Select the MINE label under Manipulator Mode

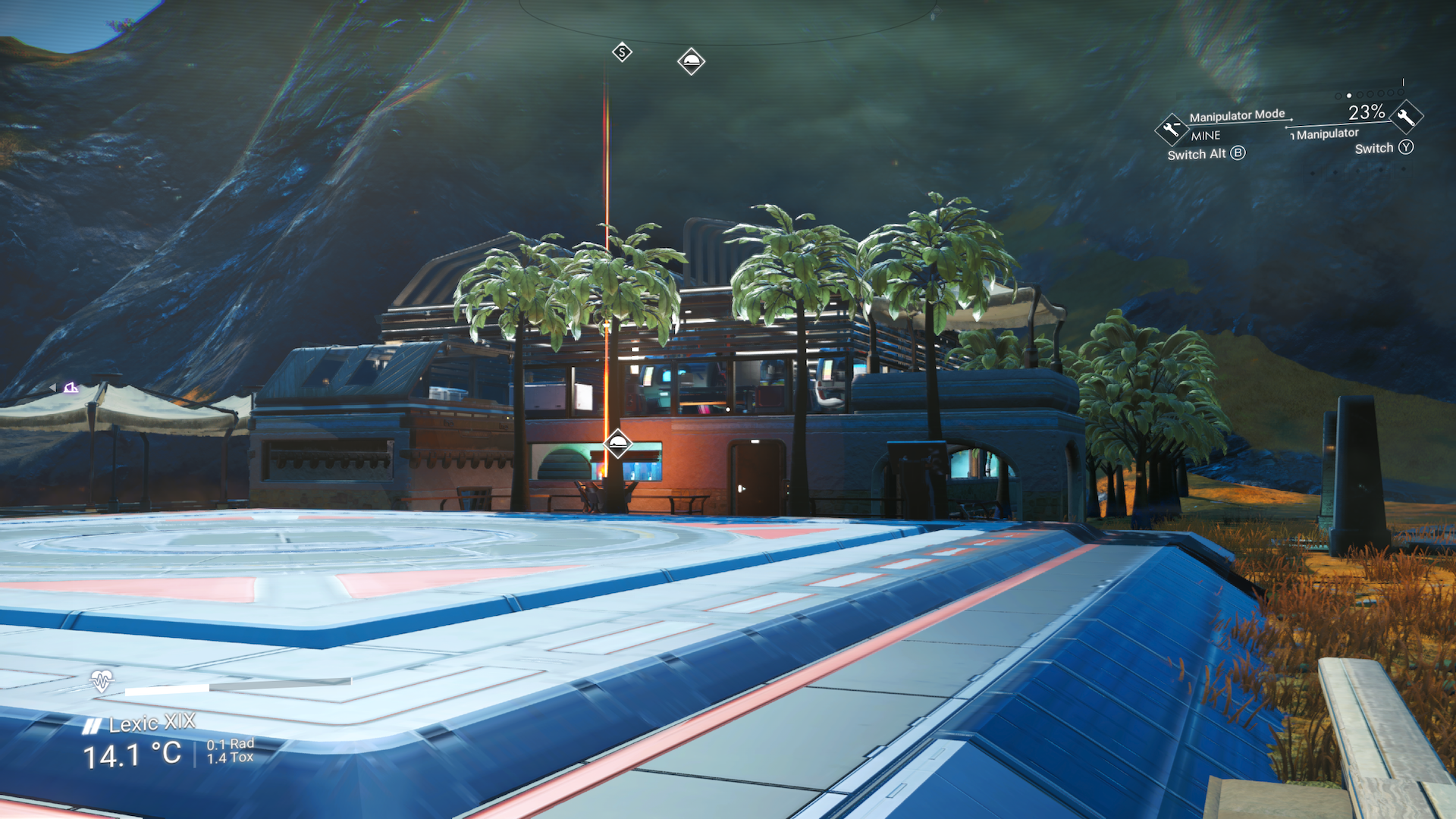point(1204,136)
